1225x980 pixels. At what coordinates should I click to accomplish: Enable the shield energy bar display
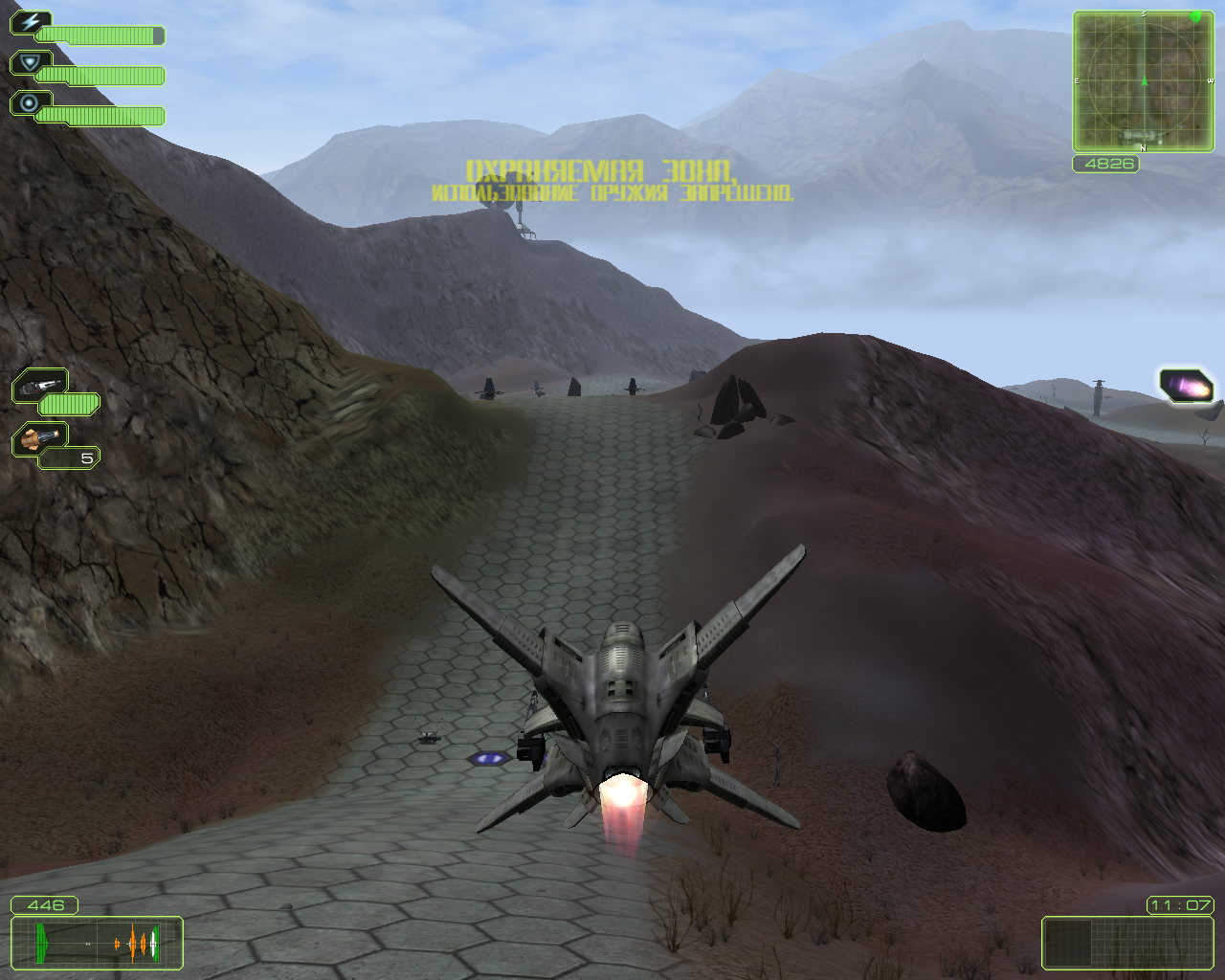pyautogui.click(x=105, y=75)
